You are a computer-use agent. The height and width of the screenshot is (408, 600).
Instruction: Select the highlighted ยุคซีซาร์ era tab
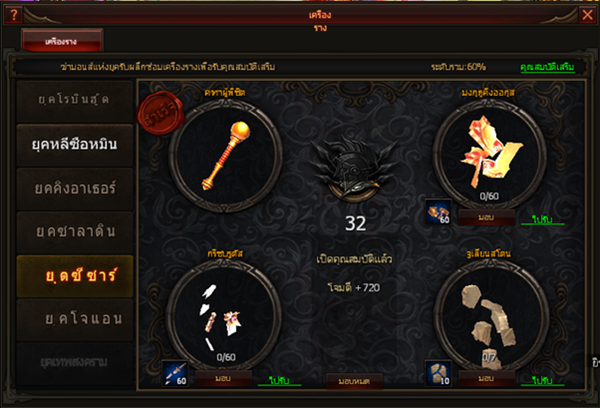pyautogui.click(x=73, y=276)
